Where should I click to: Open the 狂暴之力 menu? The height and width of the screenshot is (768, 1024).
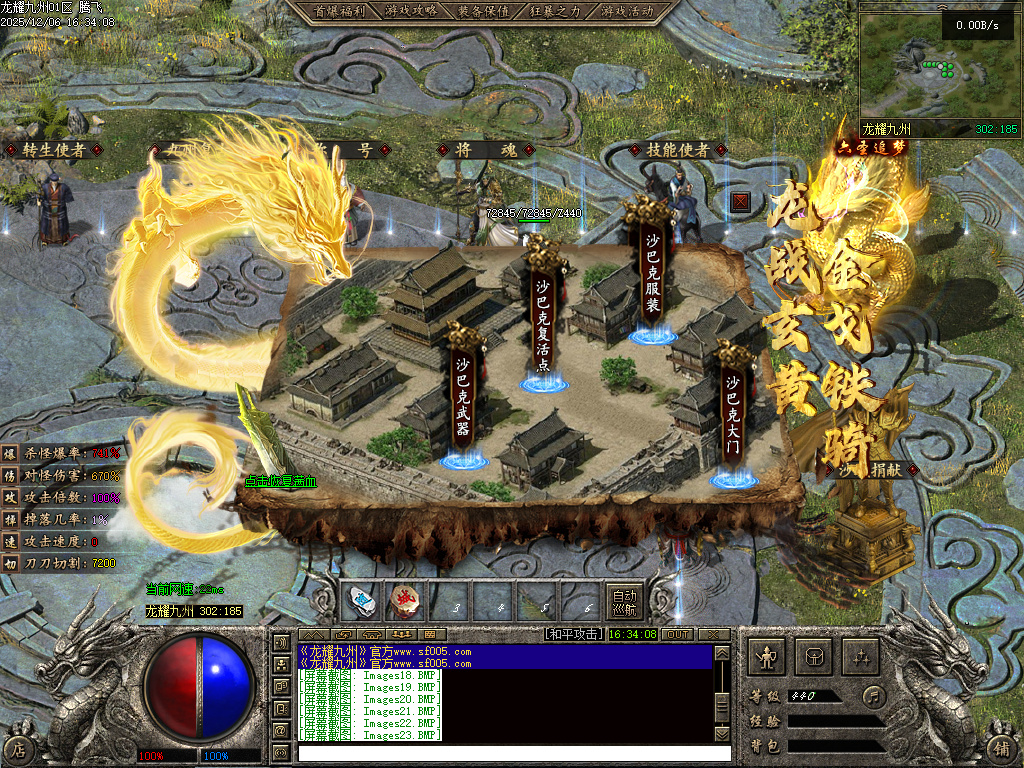click(556, 11)
